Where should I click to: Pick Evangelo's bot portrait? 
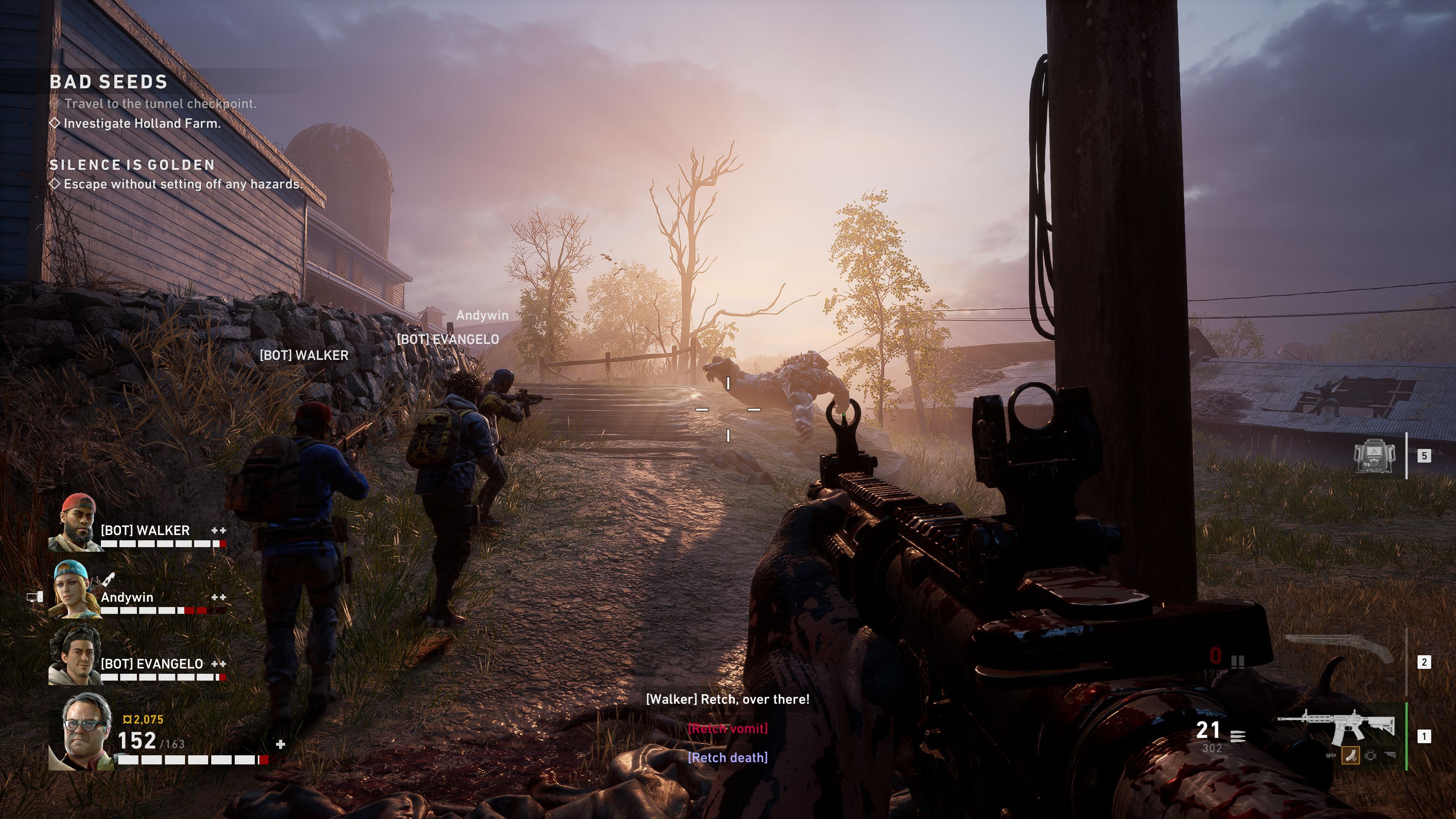[x=75, y=656]
